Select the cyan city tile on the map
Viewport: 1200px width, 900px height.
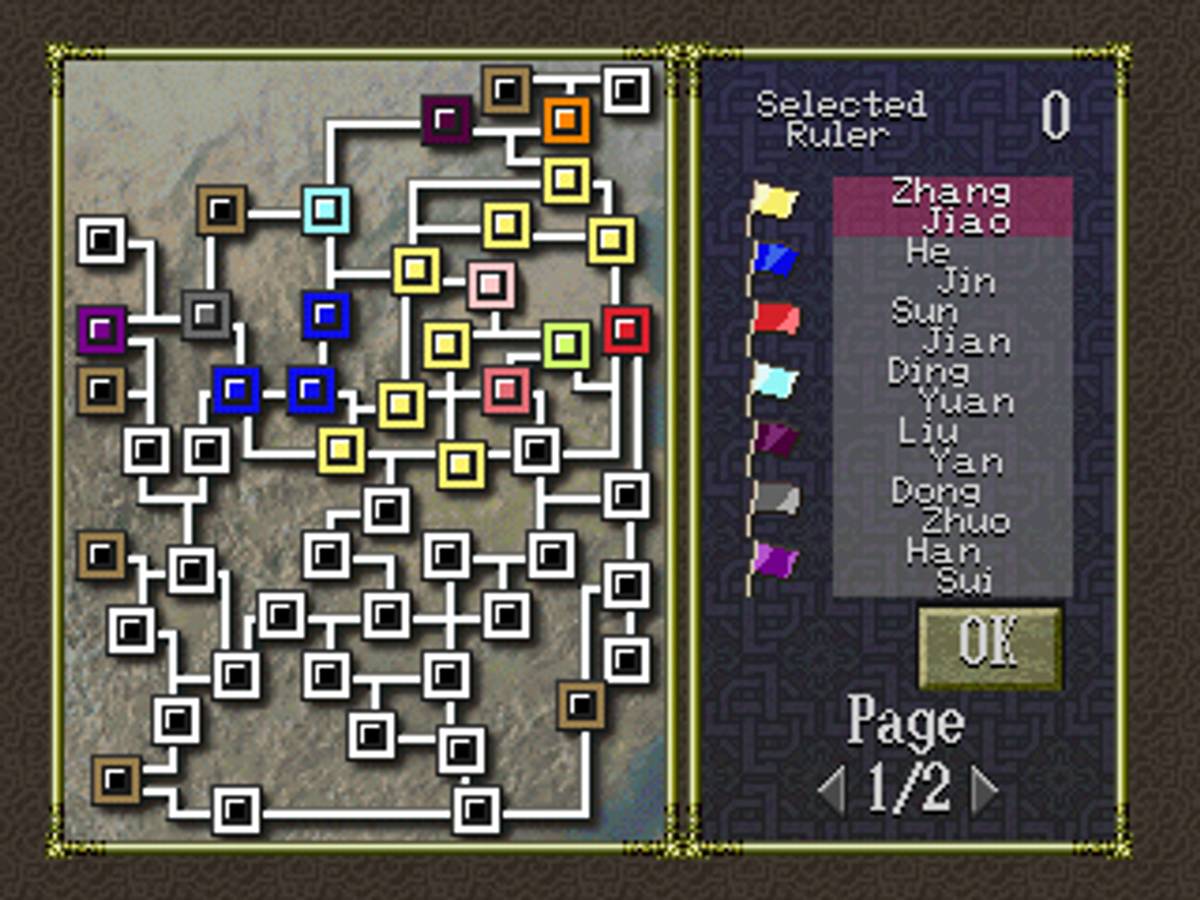[326, 210]
